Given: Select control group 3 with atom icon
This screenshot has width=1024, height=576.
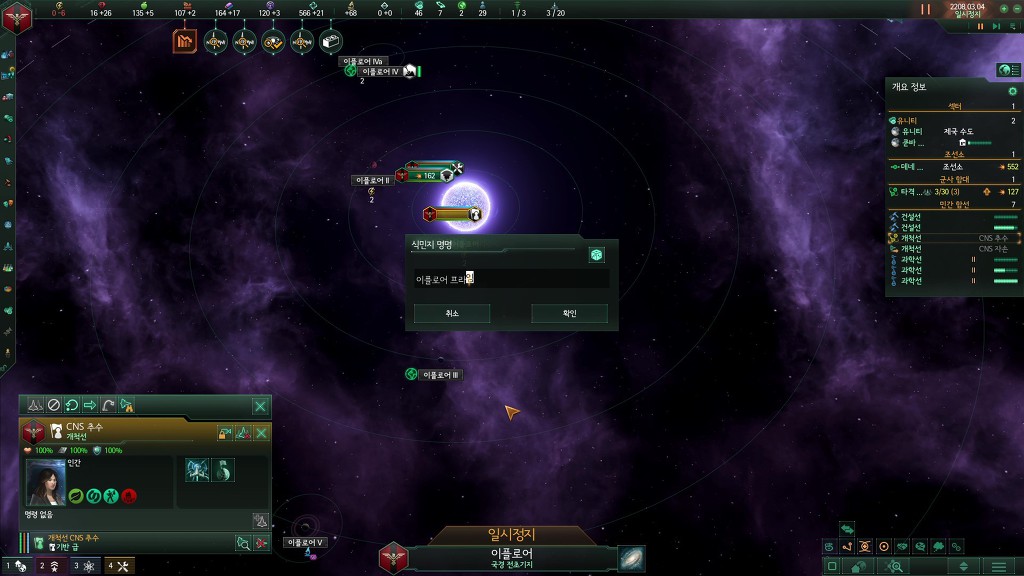Looking at the screenshot, I should coord(84,566).
